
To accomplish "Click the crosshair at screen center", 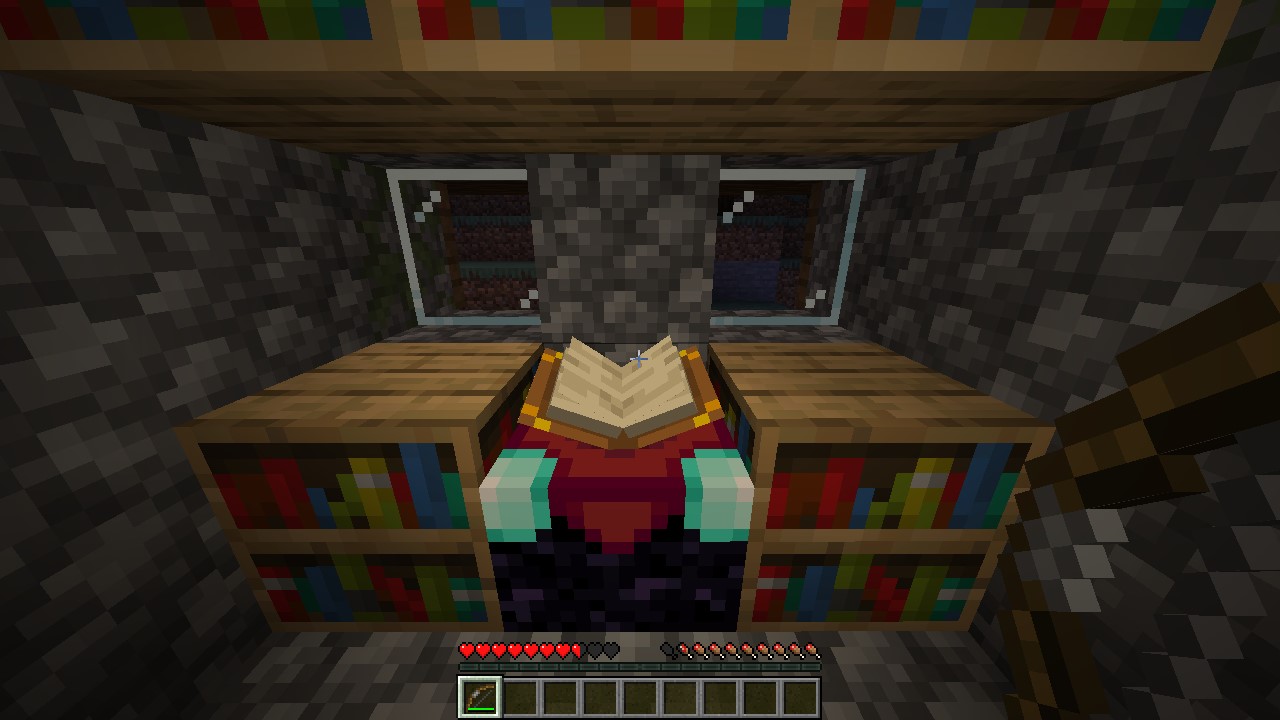I will pos(640,360).
